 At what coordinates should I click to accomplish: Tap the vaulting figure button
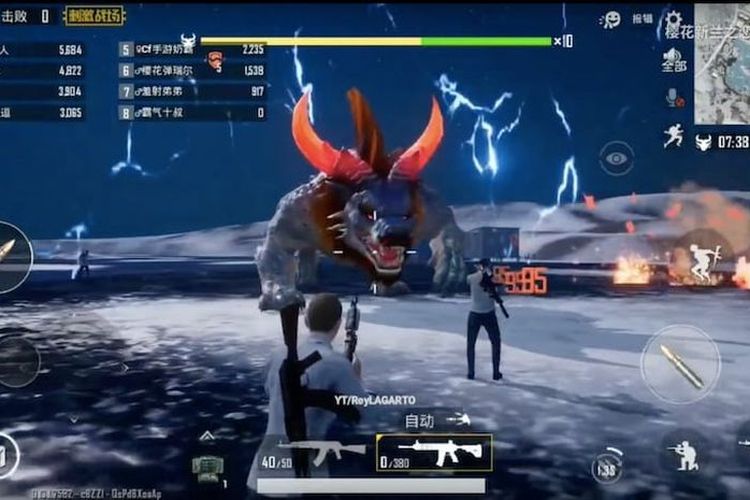point(705,262)
